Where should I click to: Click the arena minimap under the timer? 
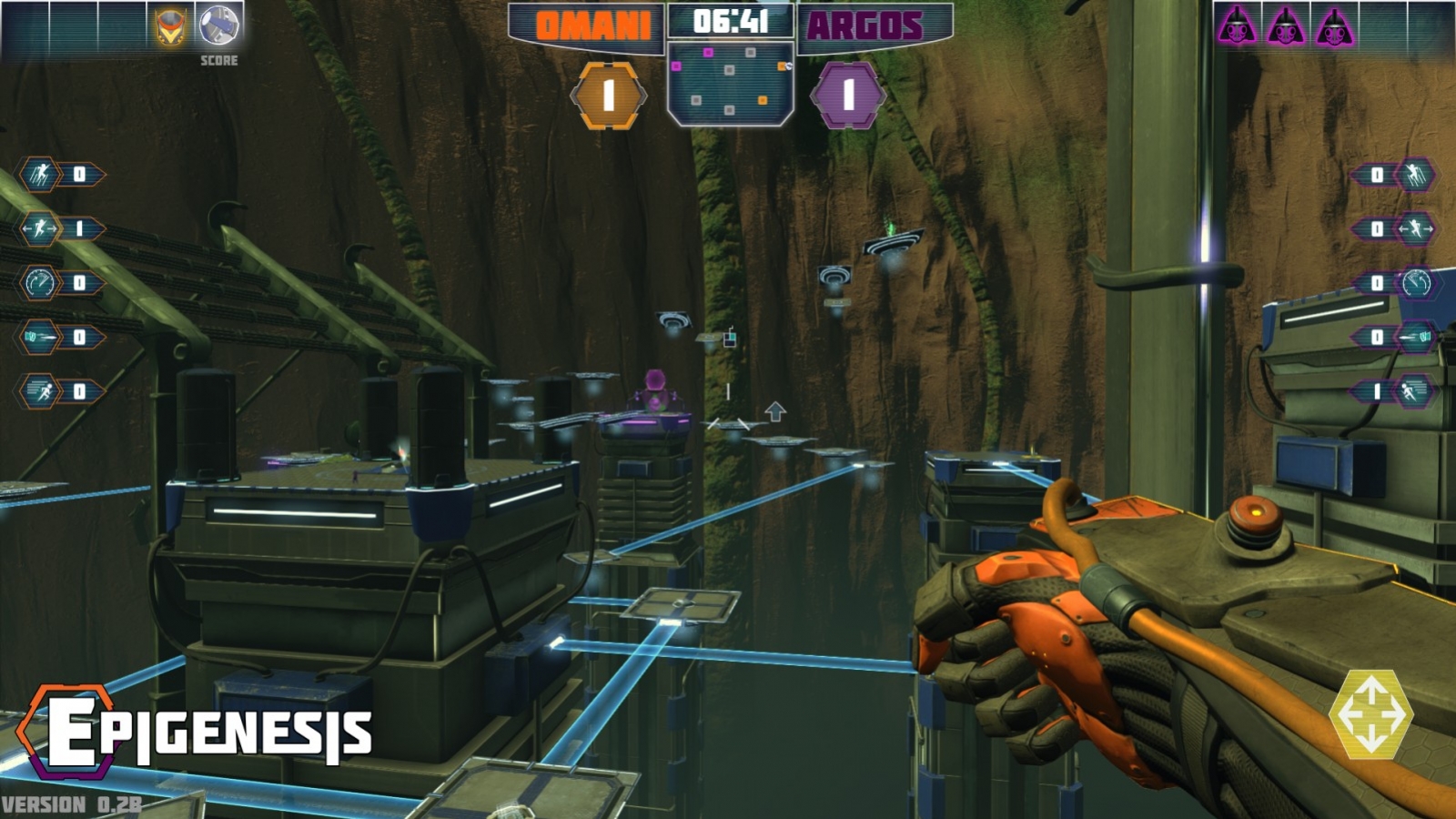730,84
